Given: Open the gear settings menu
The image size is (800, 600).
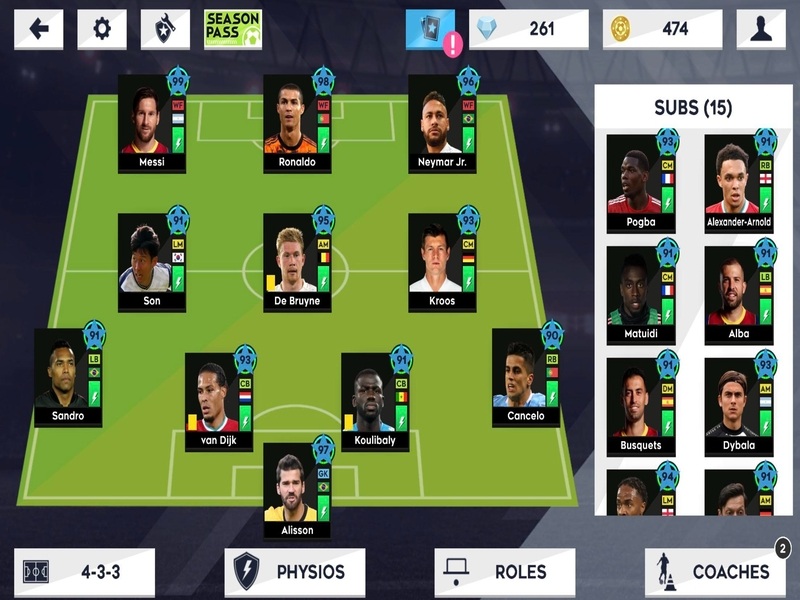Looking at the screenshot, I should (101, 29).
